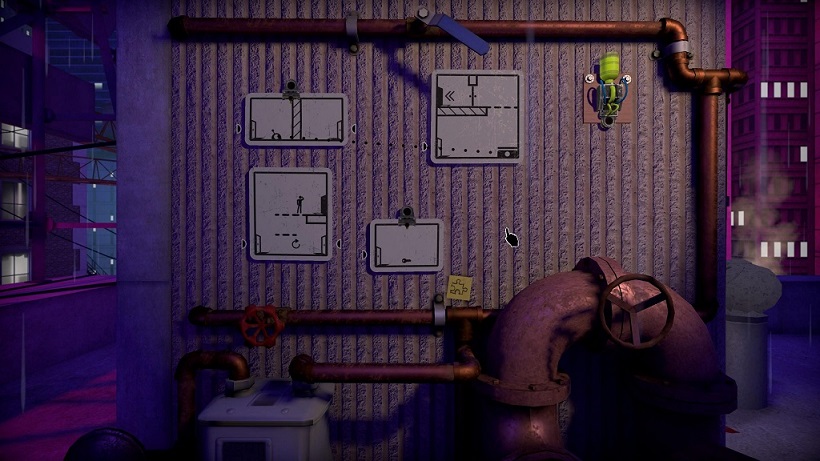820x461 pixels.
Task: Select the panel with the standing figure
Action: 290,214
